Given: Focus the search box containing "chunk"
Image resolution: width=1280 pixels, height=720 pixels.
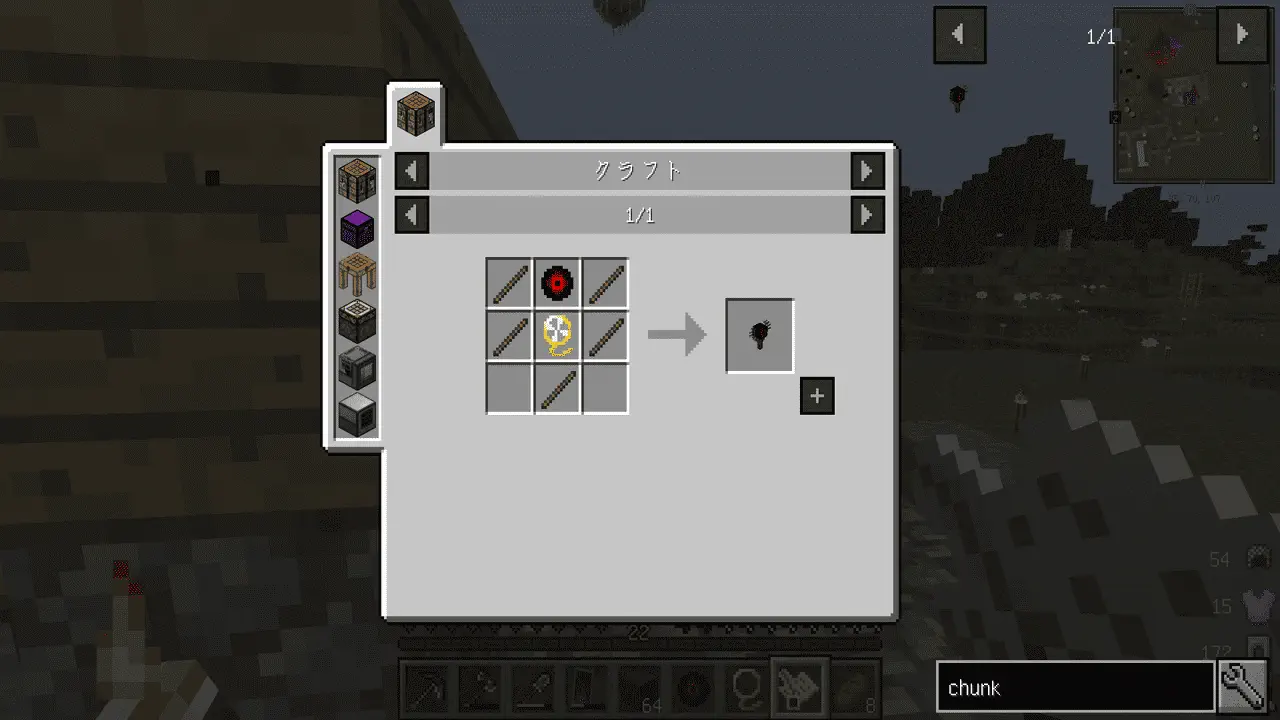Looking at the screenshot, I should tap(1075, 688).
